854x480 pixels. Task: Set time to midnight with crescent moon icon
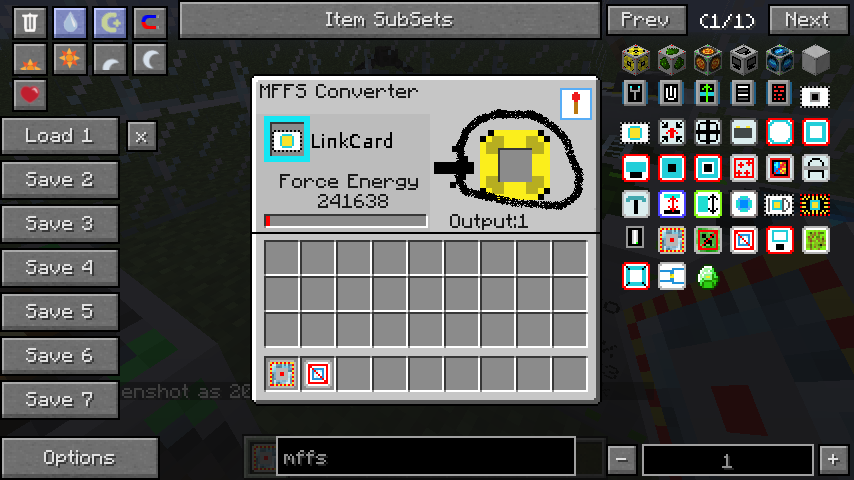149,60
